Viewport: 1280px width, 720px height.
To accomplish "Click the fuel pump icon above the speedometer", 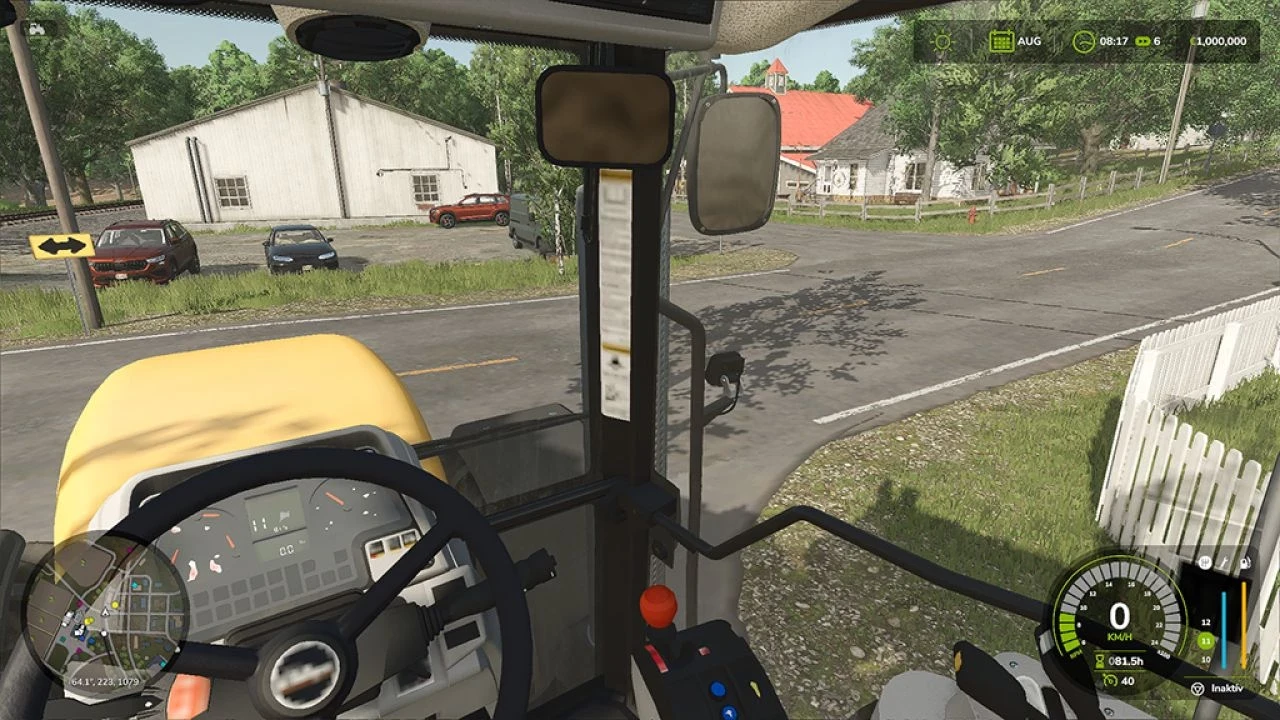I will 1244,562.
